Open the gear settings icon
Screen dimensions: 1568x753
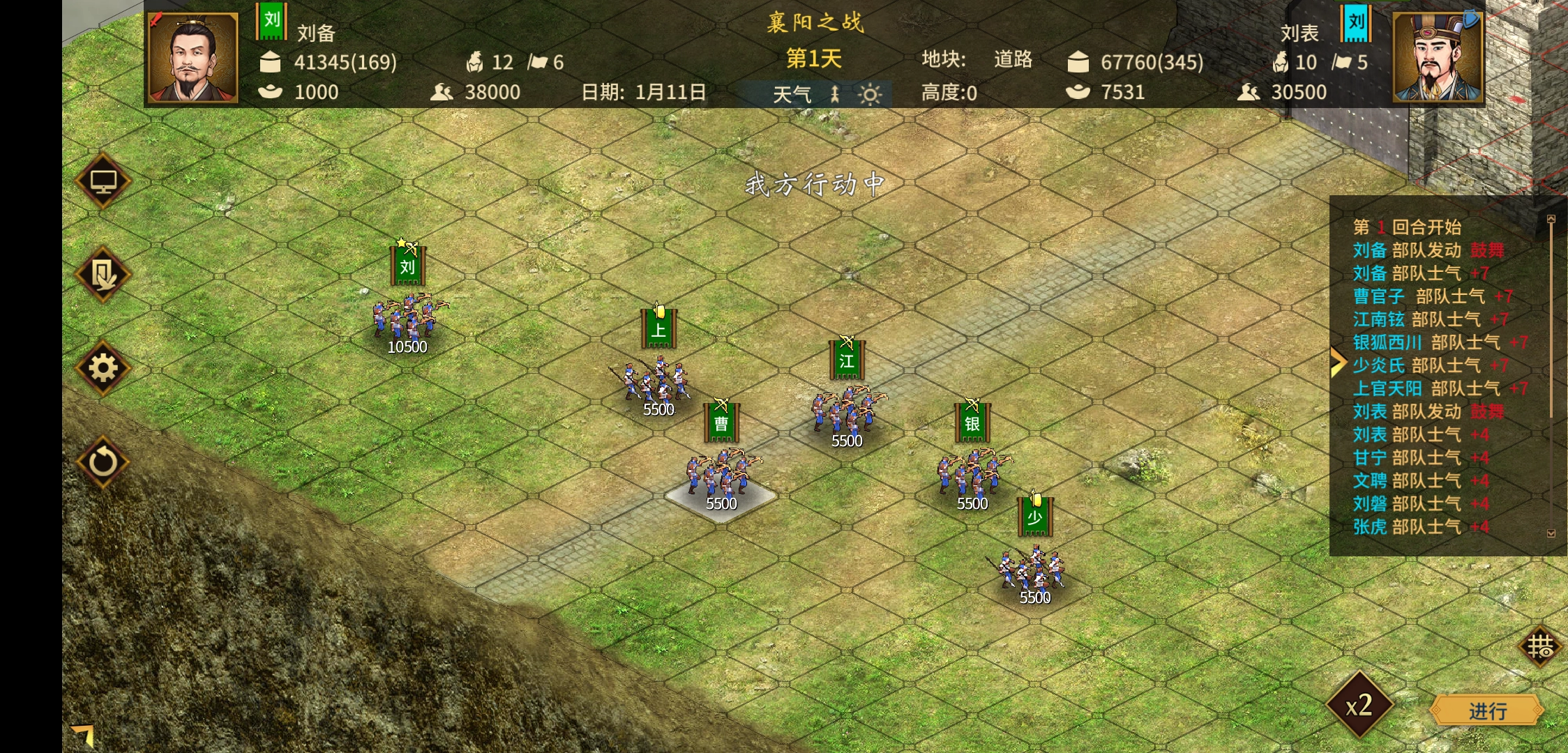103,368
